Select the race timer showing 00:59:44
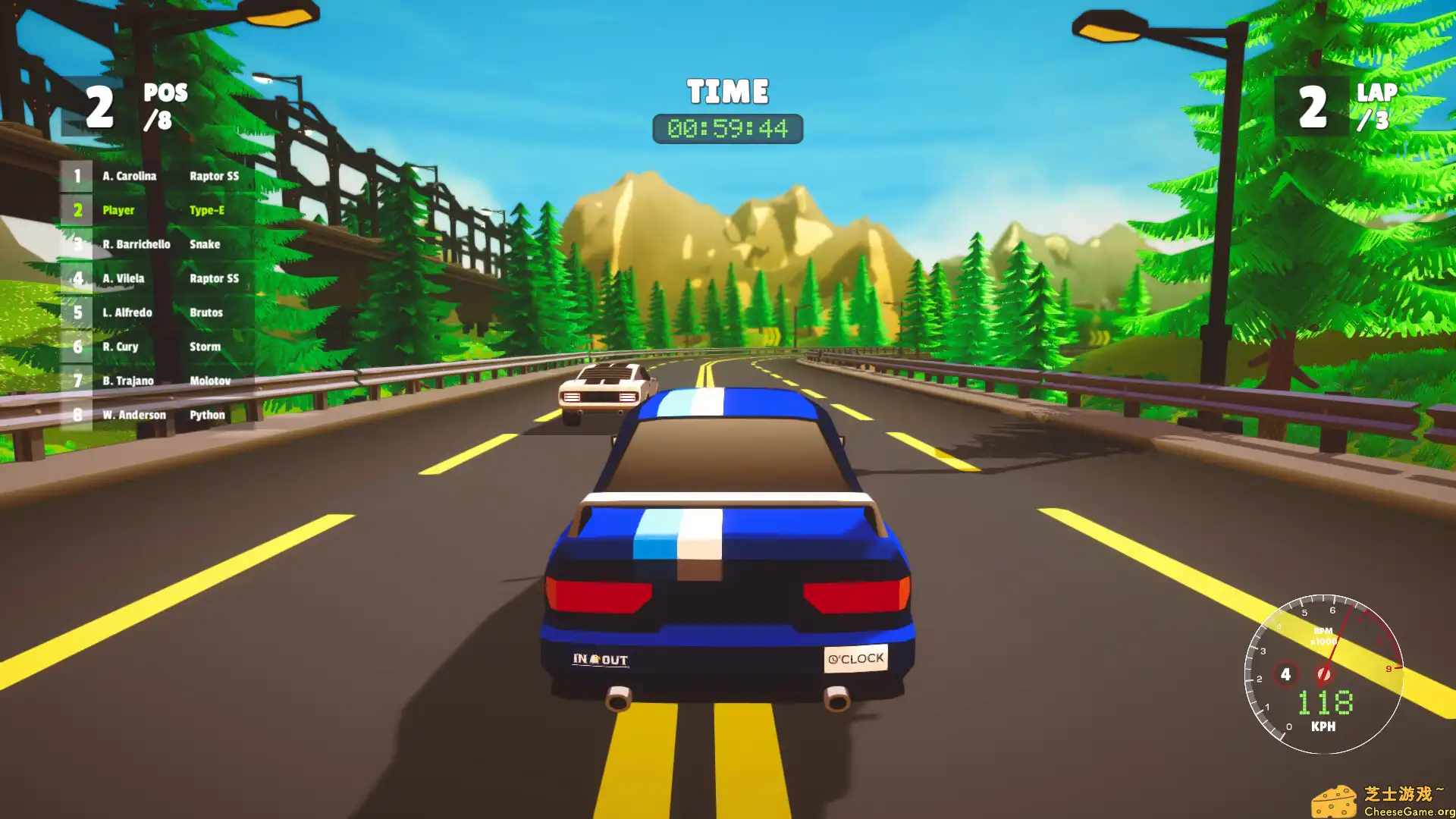1456x819 pixels. pyautogui.click(x=727, y=128)
